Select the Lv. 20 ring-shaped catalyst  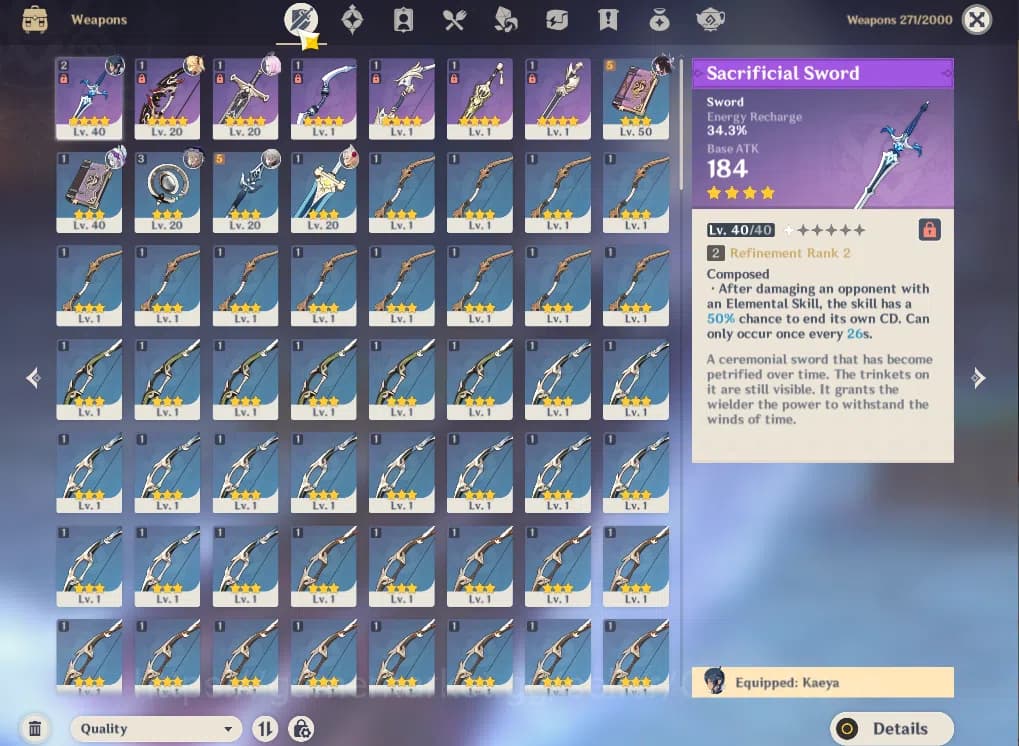[x=168, y=191]
